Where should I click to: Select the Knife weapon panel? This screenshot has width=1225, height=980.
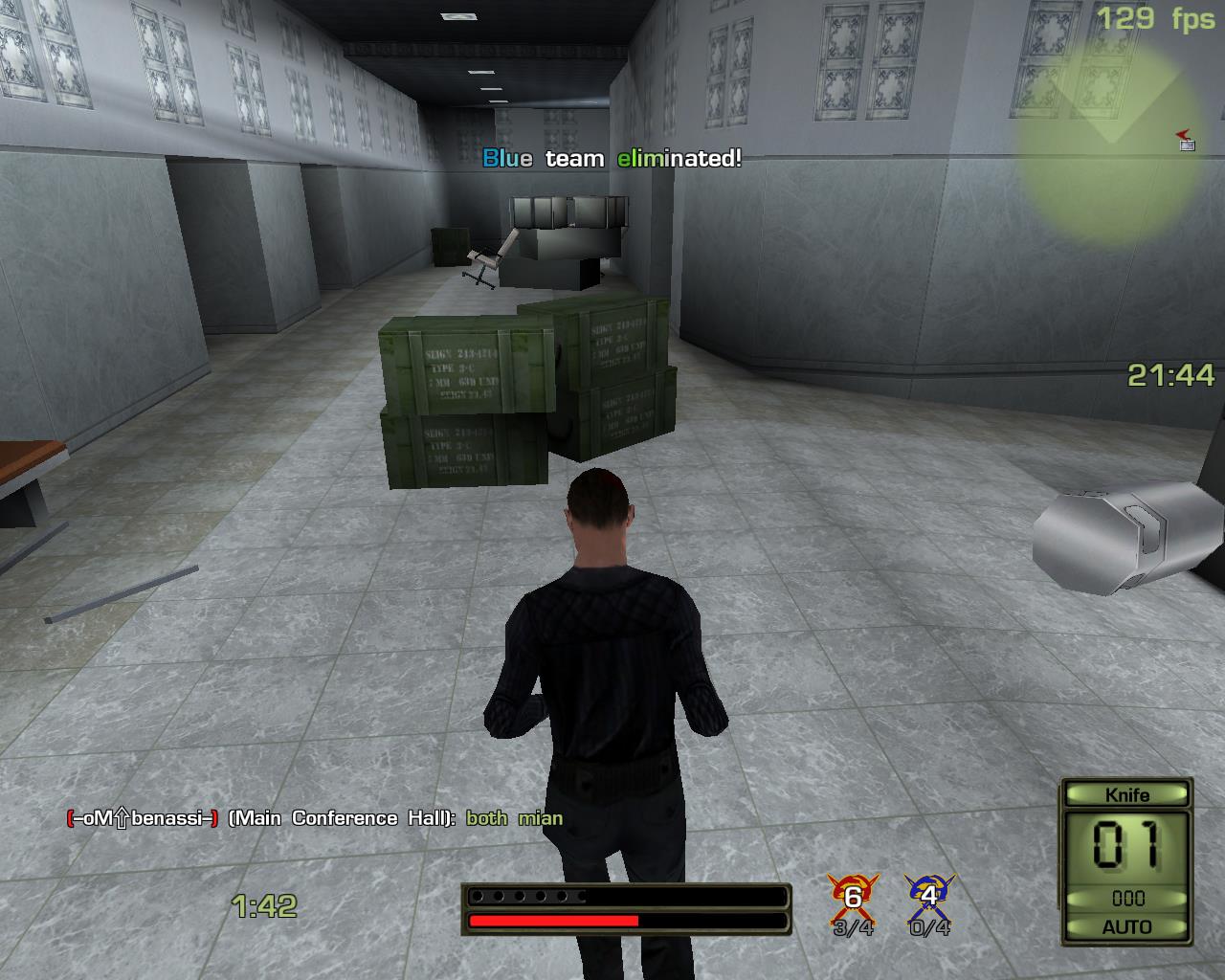(x=1126, y=860)
